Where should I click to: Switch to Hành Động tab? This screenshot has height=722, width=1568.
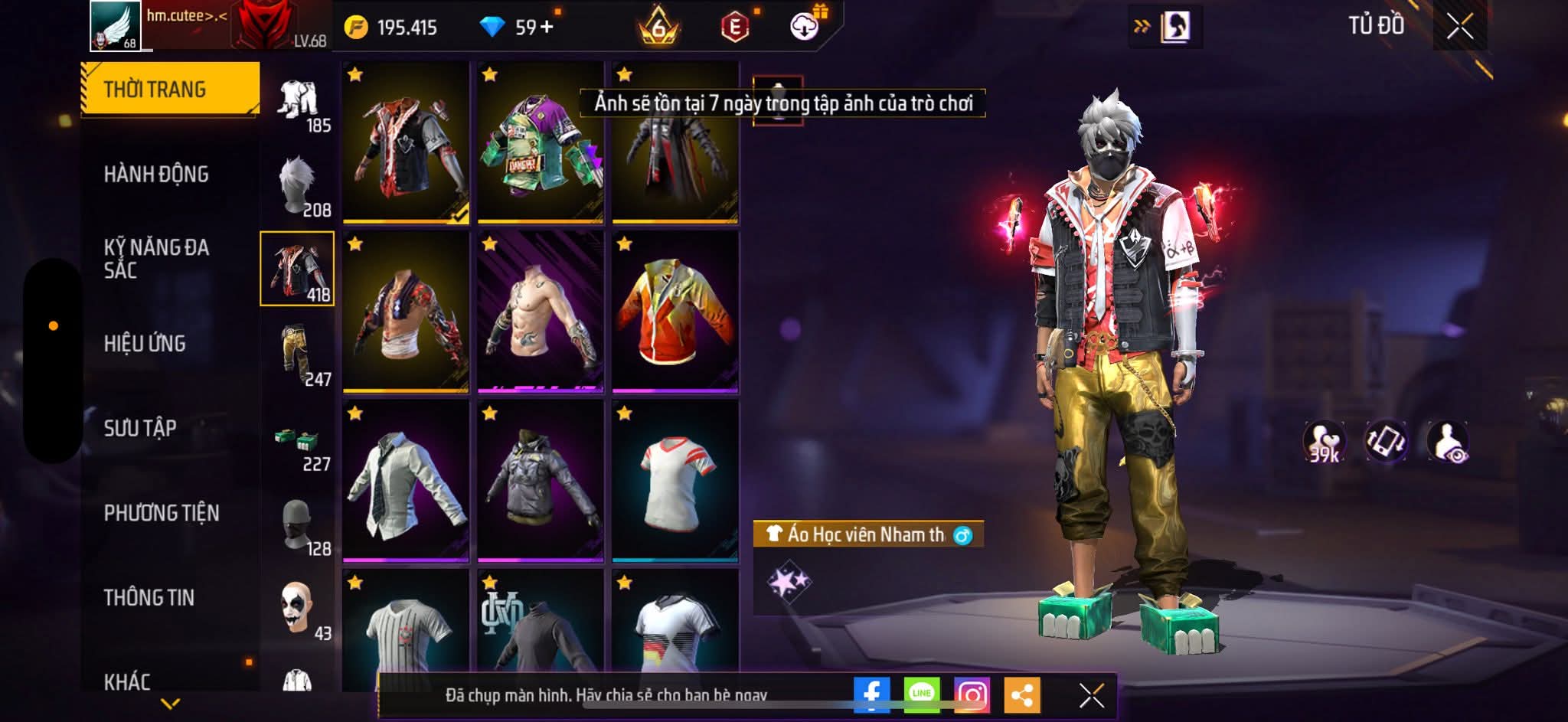pyautogui.click(x=156, y=175)
